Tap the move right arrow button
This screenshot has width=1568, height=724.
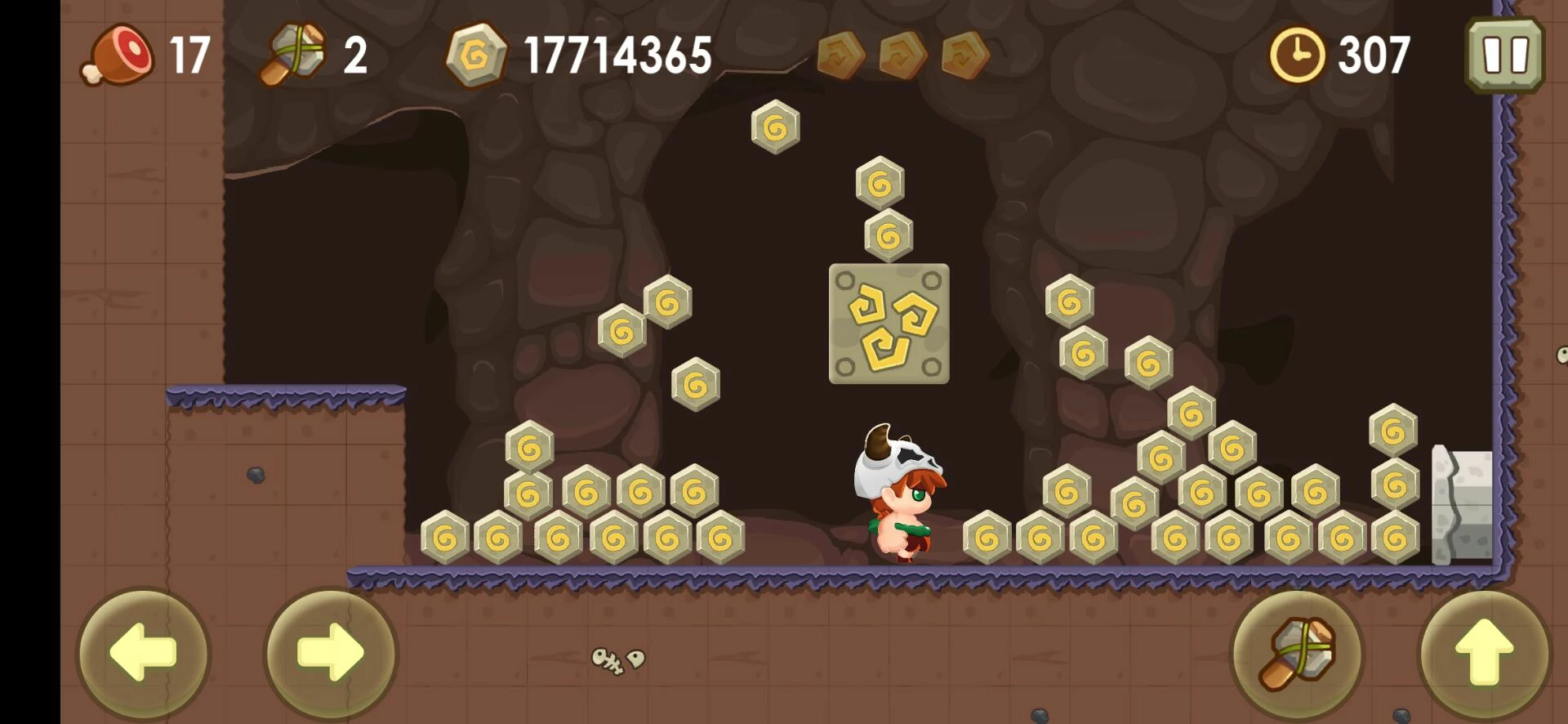pyautogui.click(x=331, y=653)
